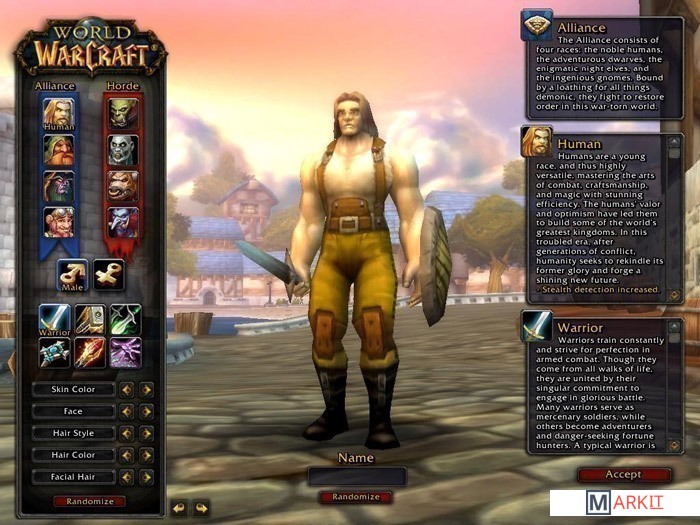The height and width of the screenshot is (525, 700).
Task: Pick the Night Elf race portrait
Action: click(x=58, y=186)
